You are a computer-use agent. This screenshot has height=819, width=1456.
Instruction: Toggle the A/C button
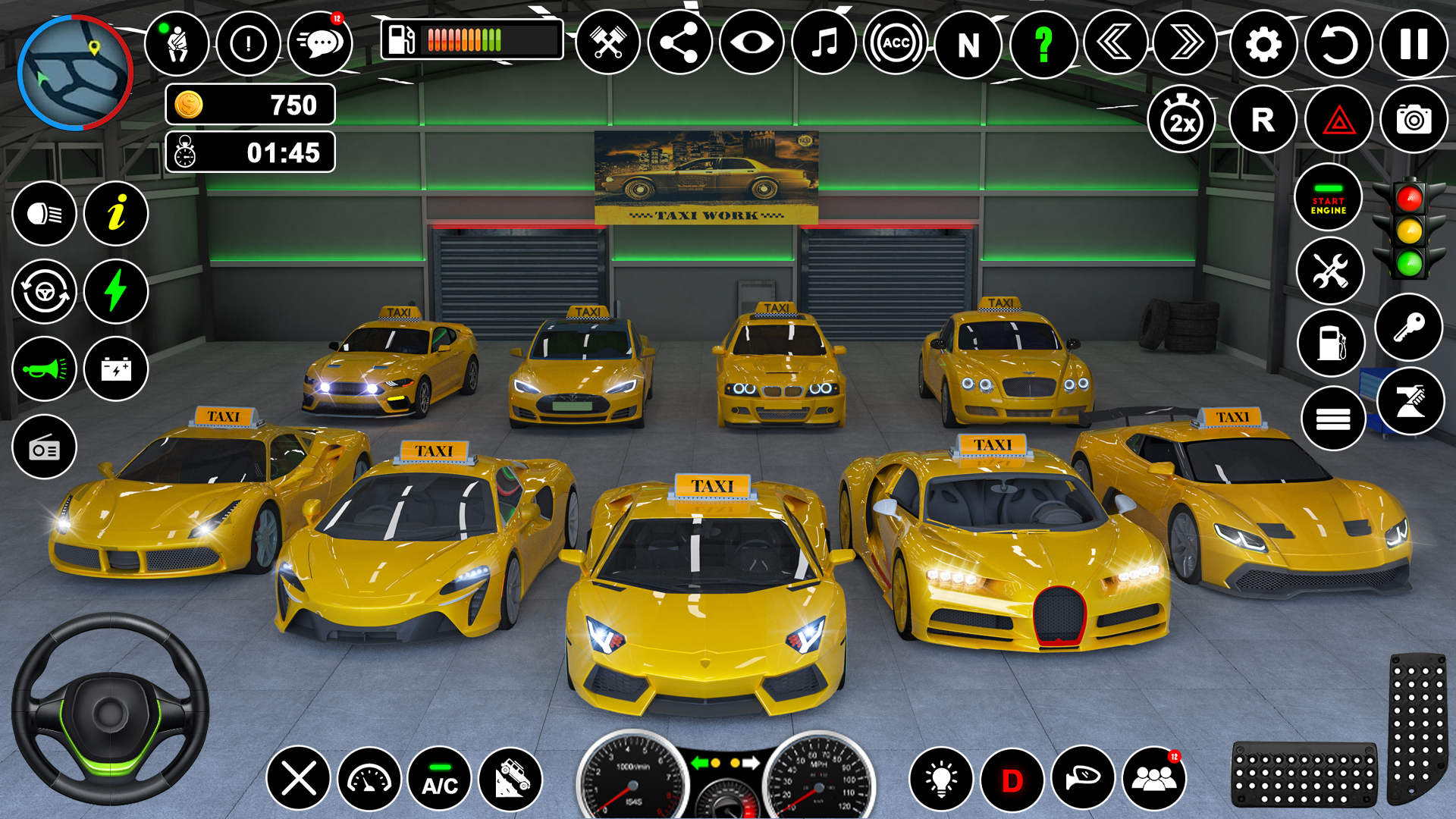point(440,779)
